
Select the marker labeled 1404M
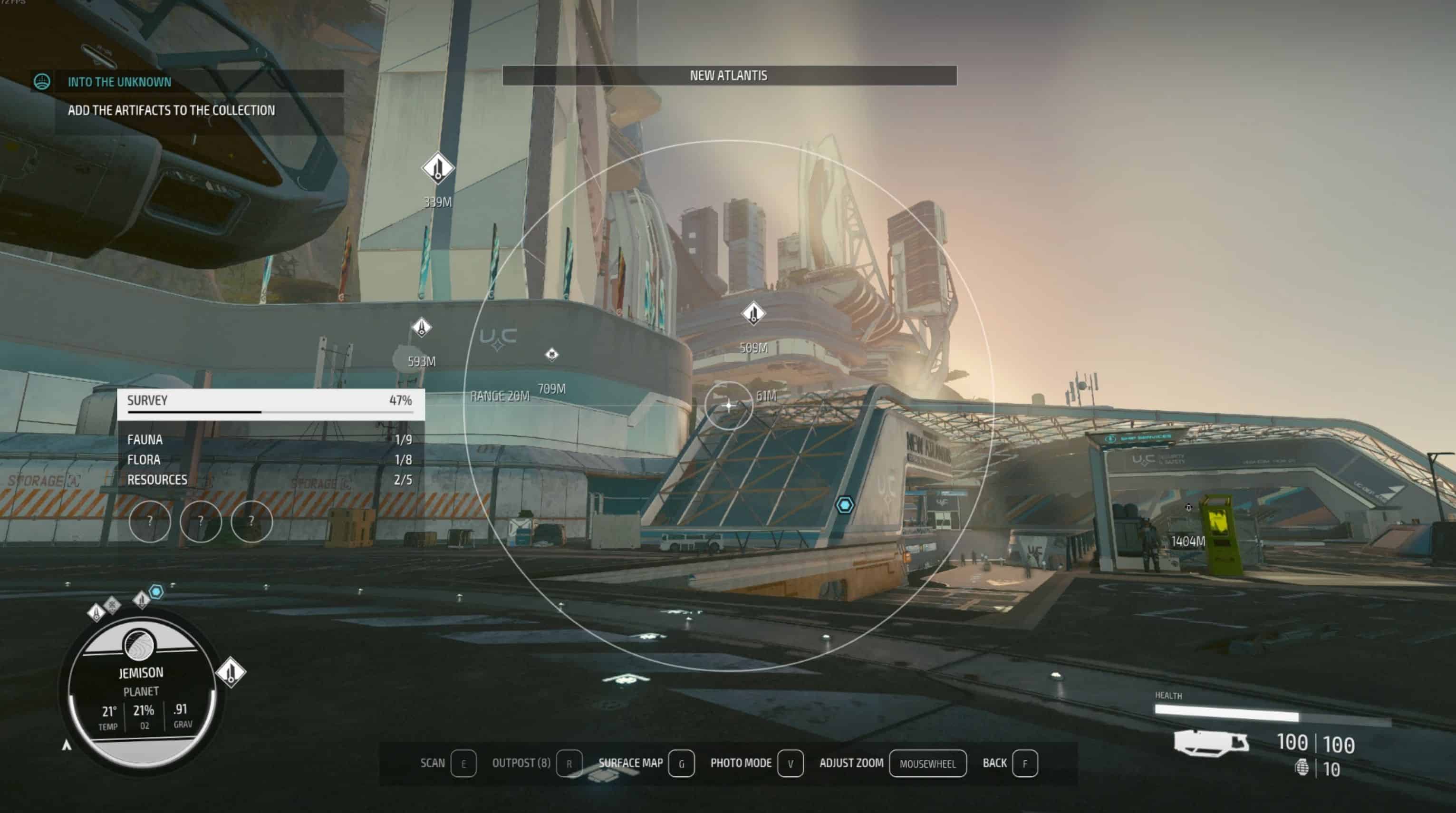[1188, 508]
